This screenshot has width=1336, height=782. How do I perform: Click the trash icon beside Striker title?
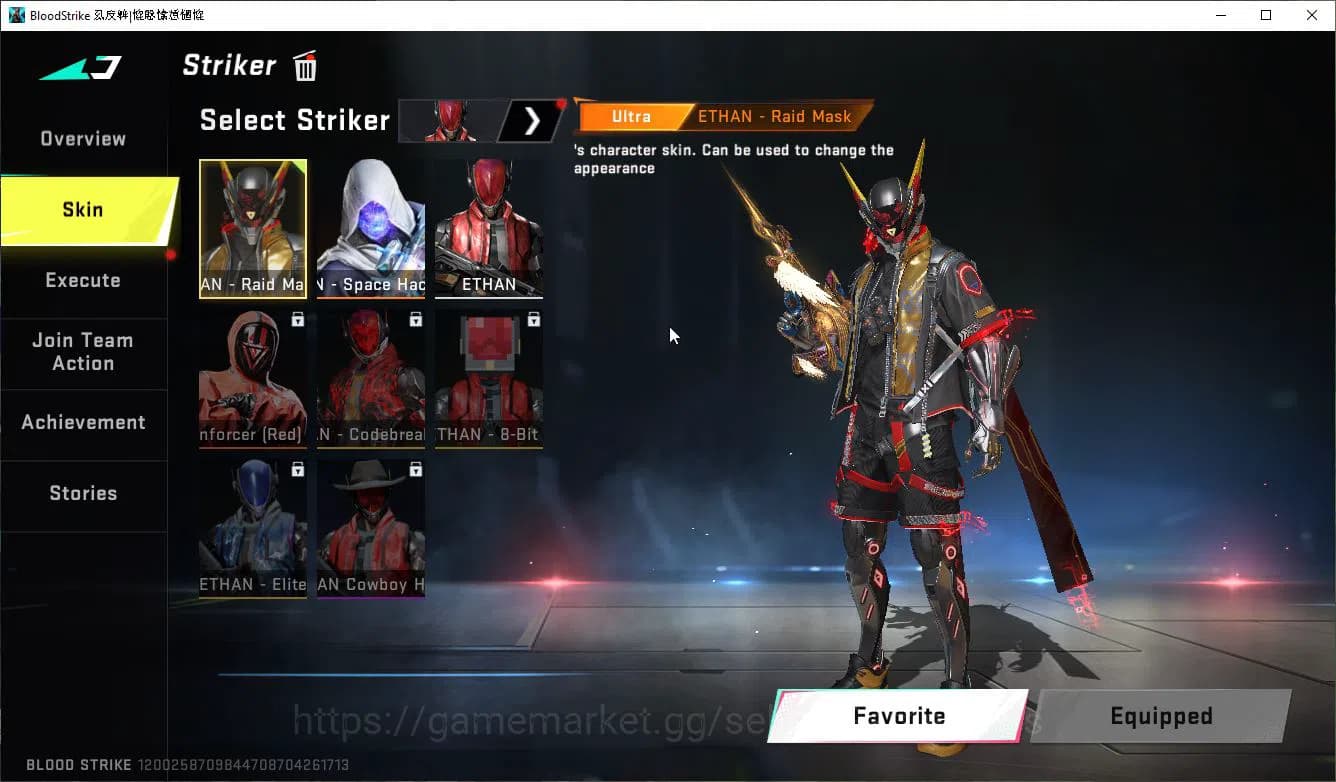(304, 65)
